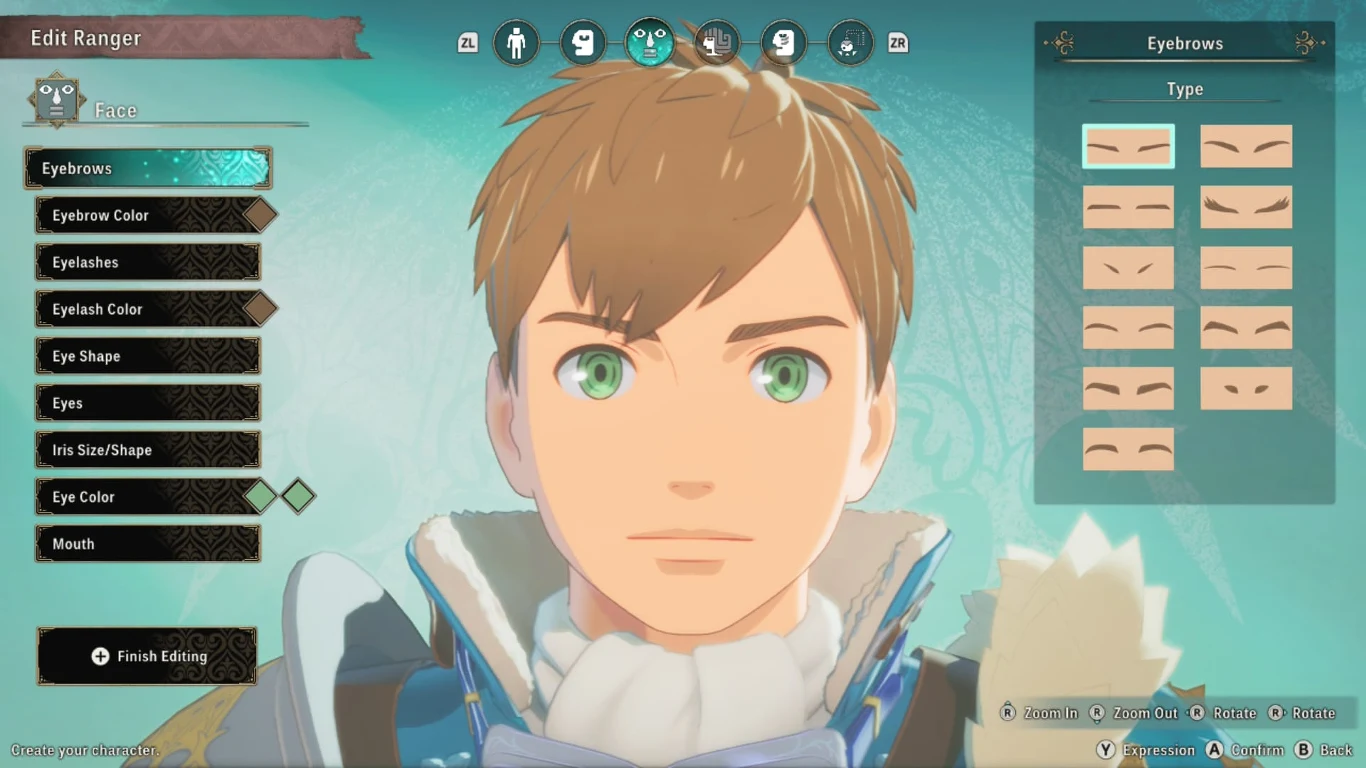Select the Body category icon at the top

517,43
